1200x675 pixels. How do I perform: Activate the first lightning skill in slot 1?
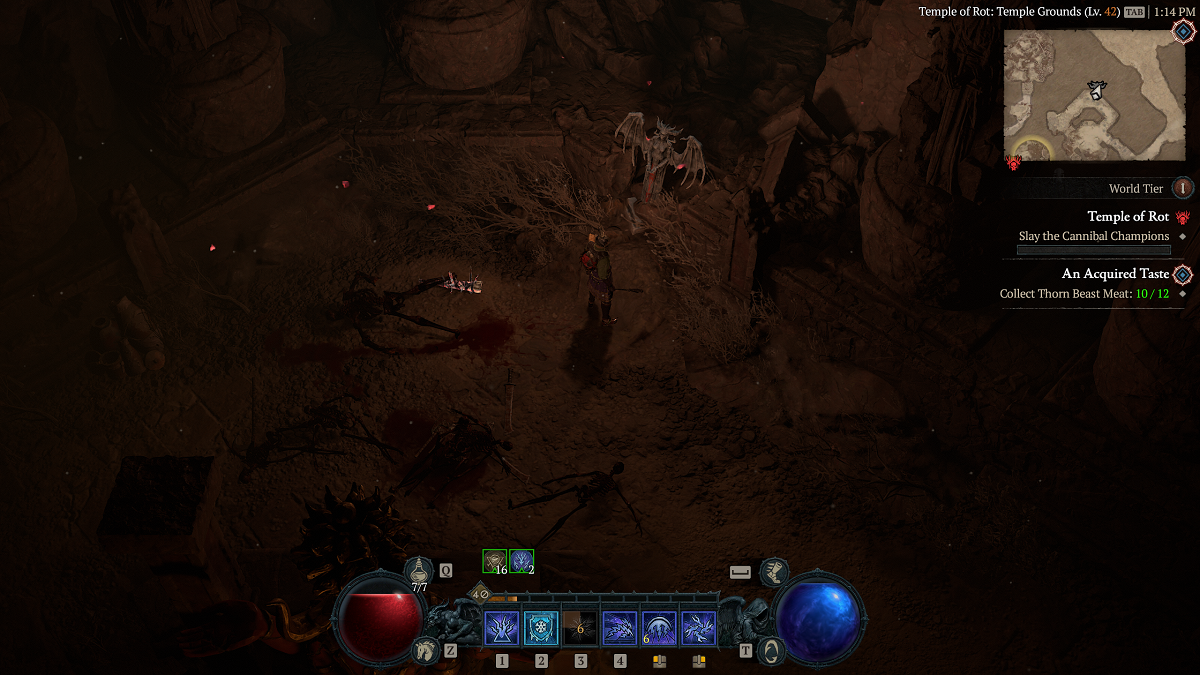[501, 629]
